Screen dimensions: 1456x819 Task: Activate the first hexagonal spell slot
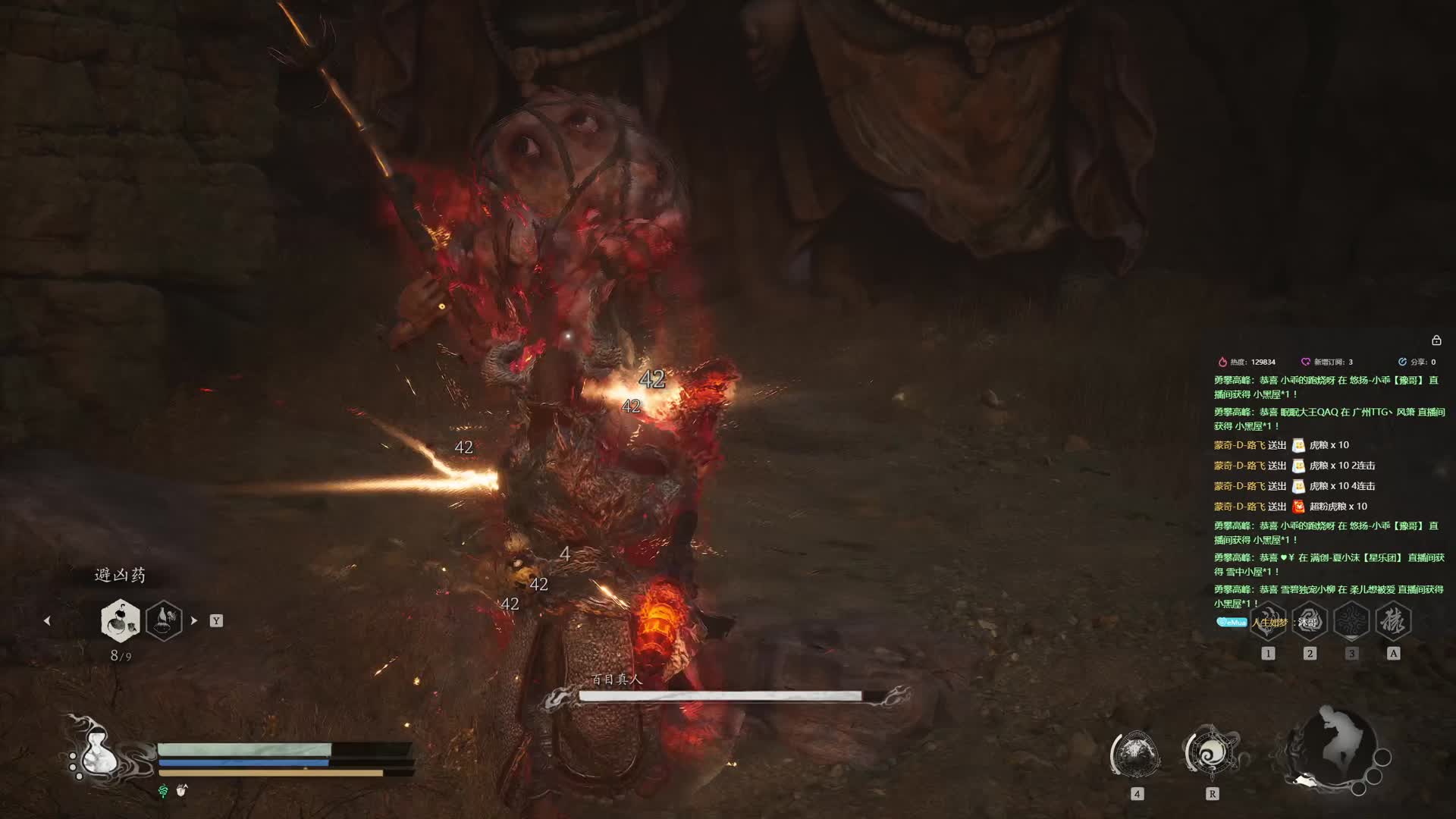point(1268,621)
